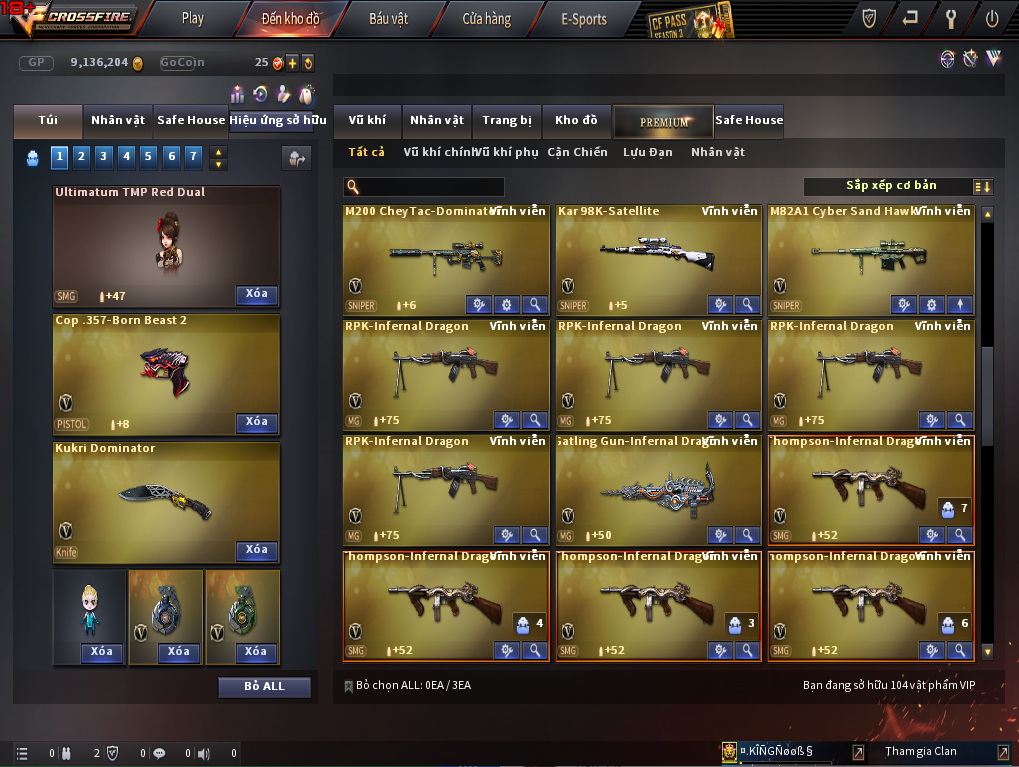
Task: Switch to the Trang bị tab
Action: pyautogui.click(x=507, y=121)
